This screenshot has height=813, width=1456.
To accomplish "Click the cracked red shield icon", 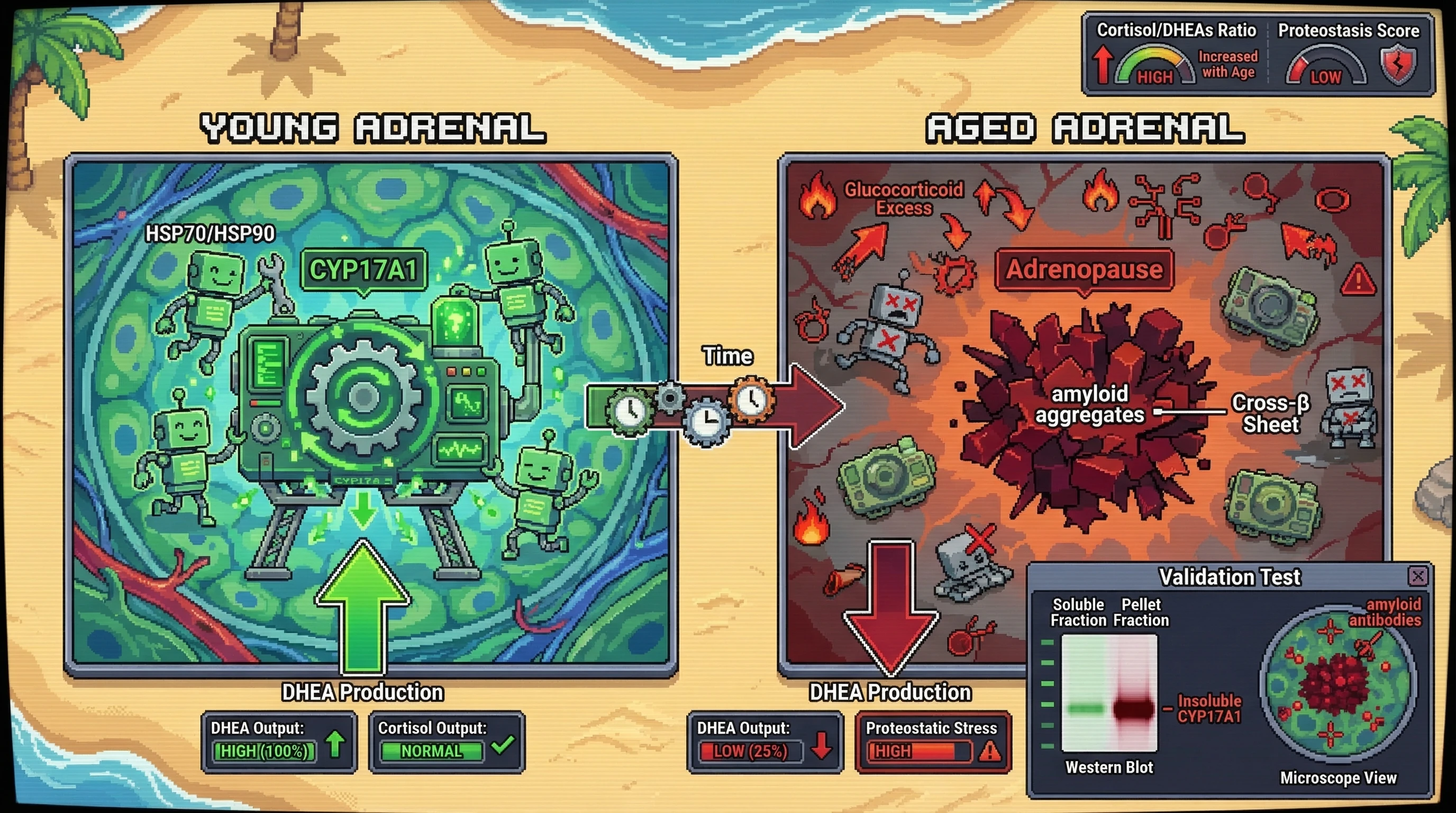I will [x=1398, y=65].
